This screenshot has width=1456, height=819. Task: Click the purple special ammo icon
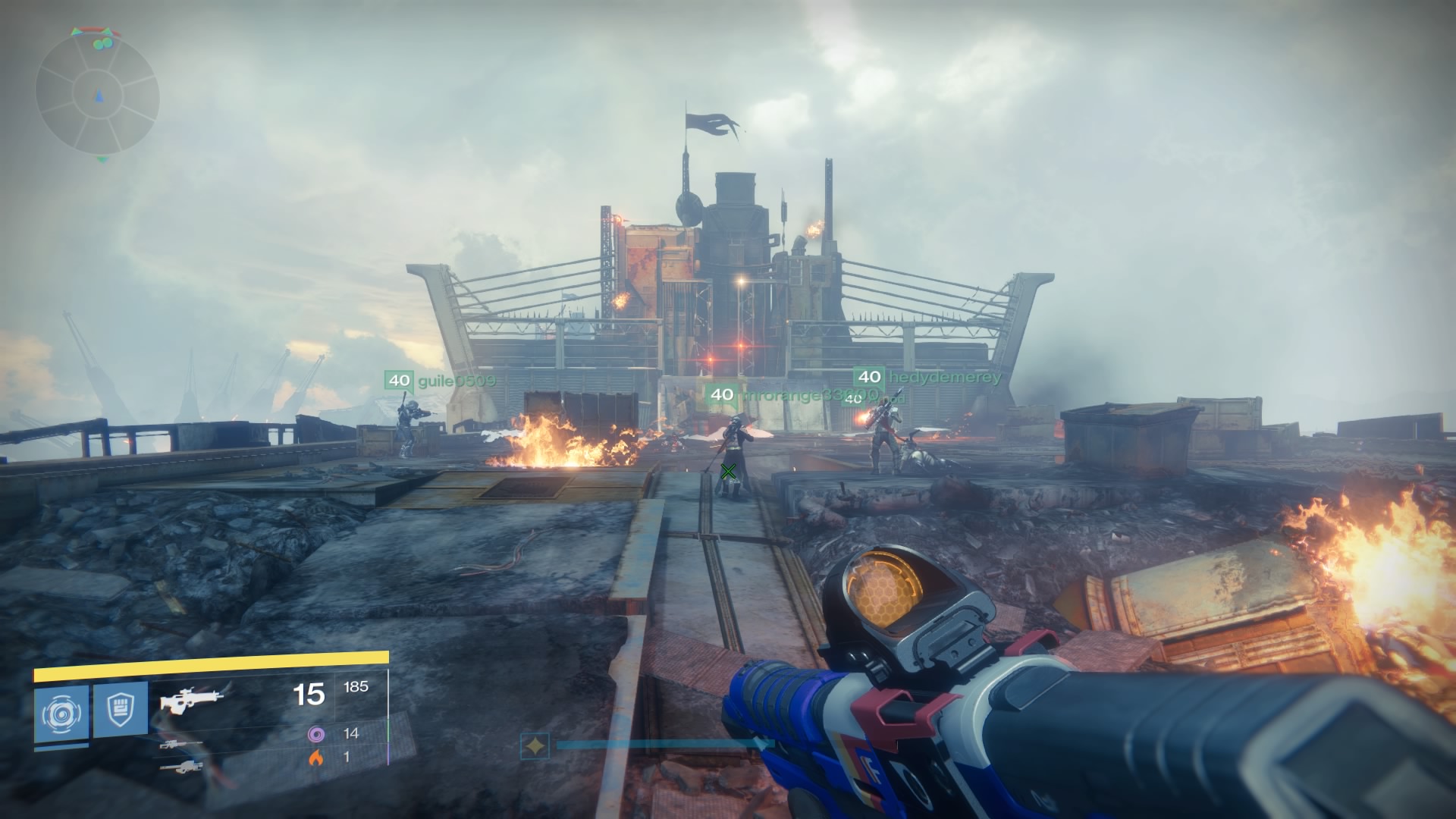pyautogui.click(x=315, y=735)
